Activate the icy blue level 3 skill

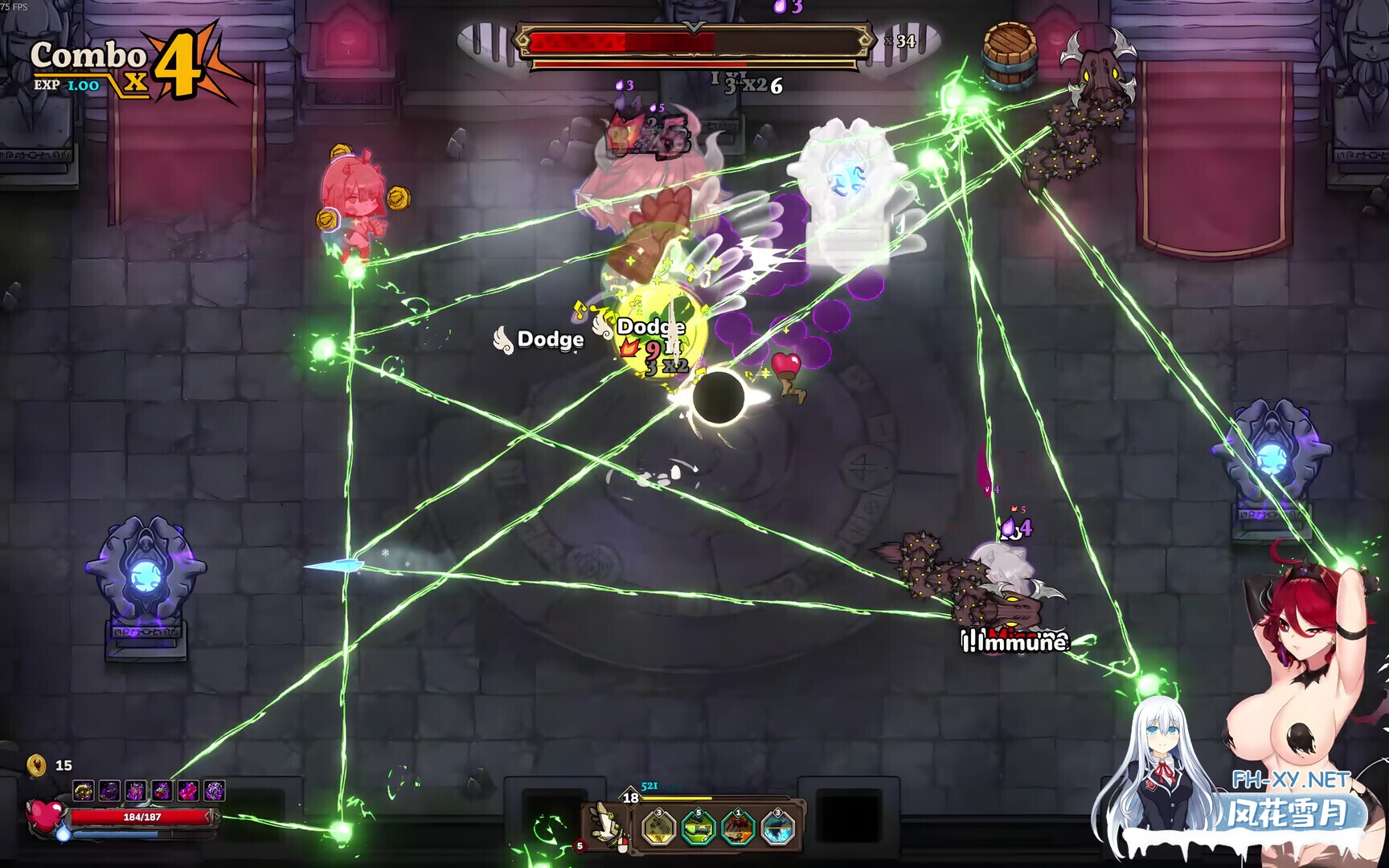pos(777,828)
